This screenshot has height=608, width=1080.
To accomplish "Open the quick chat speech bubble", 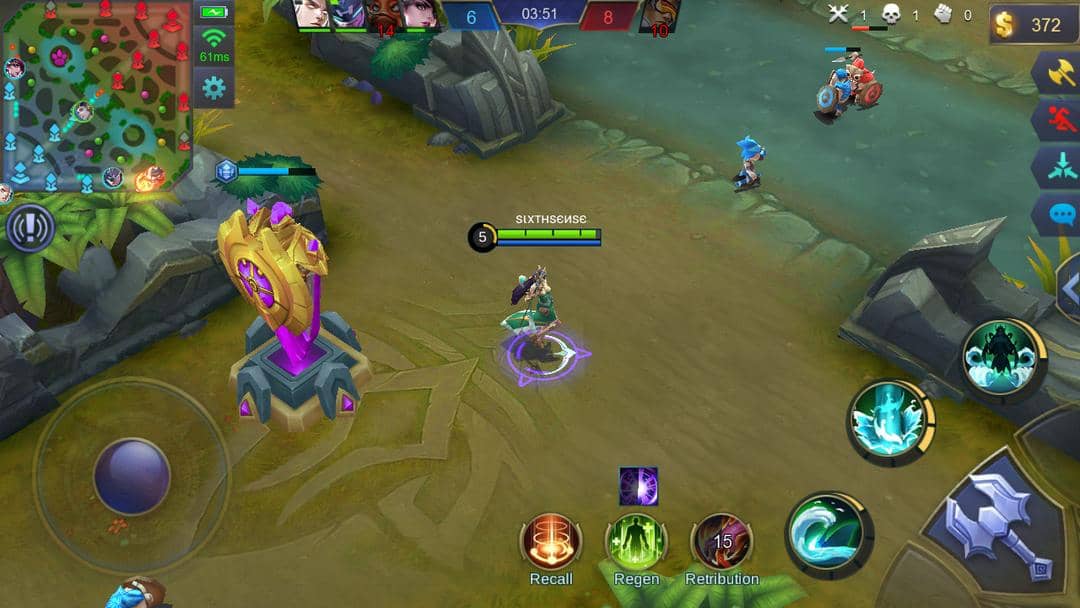I will 1057,214.
